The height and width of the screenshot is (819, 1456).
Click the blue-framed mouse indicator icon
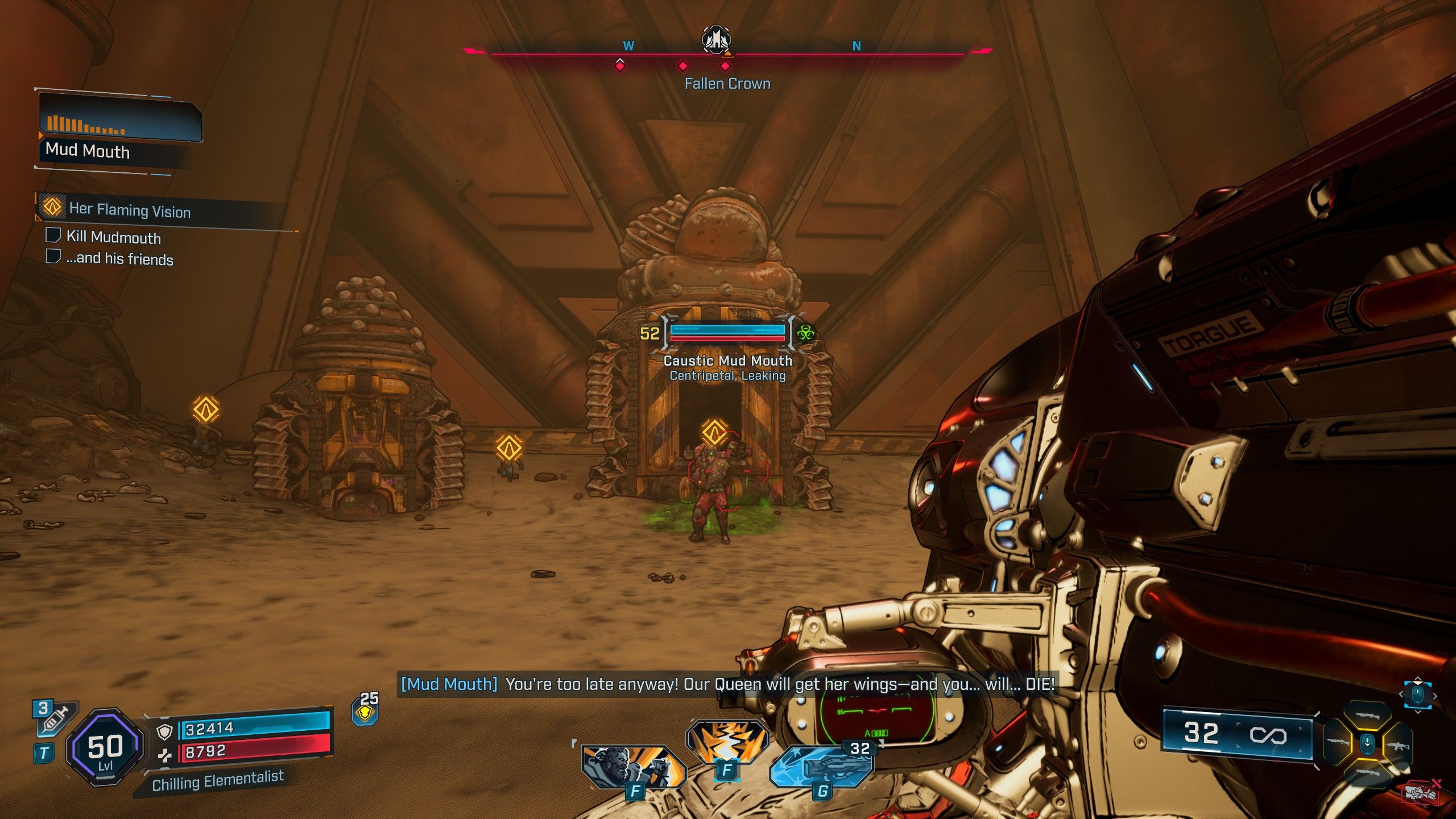click(x=1417, y=695)
